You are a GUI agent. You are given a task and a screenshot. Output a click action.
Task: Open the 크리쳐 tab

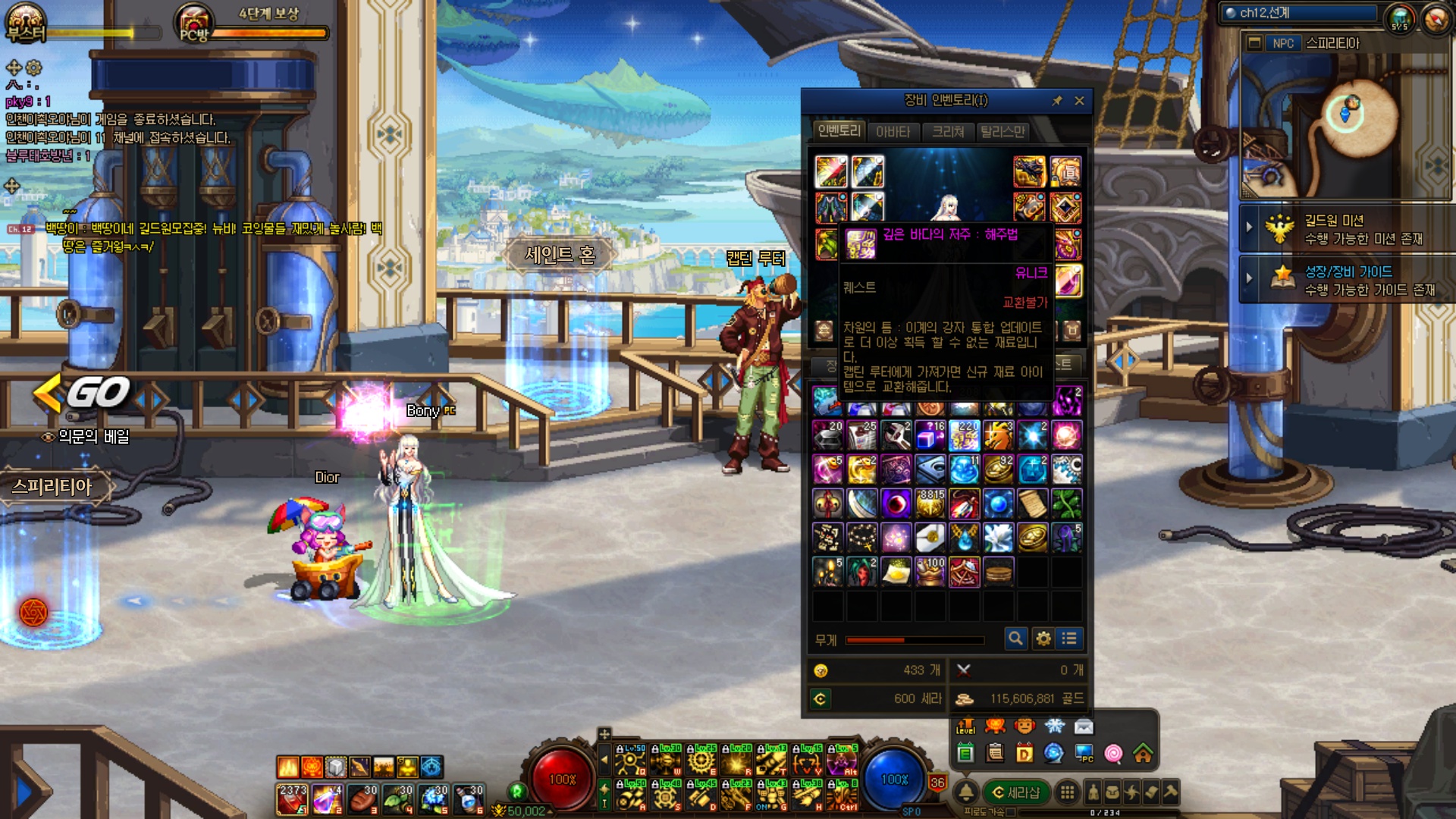(948, 132)
